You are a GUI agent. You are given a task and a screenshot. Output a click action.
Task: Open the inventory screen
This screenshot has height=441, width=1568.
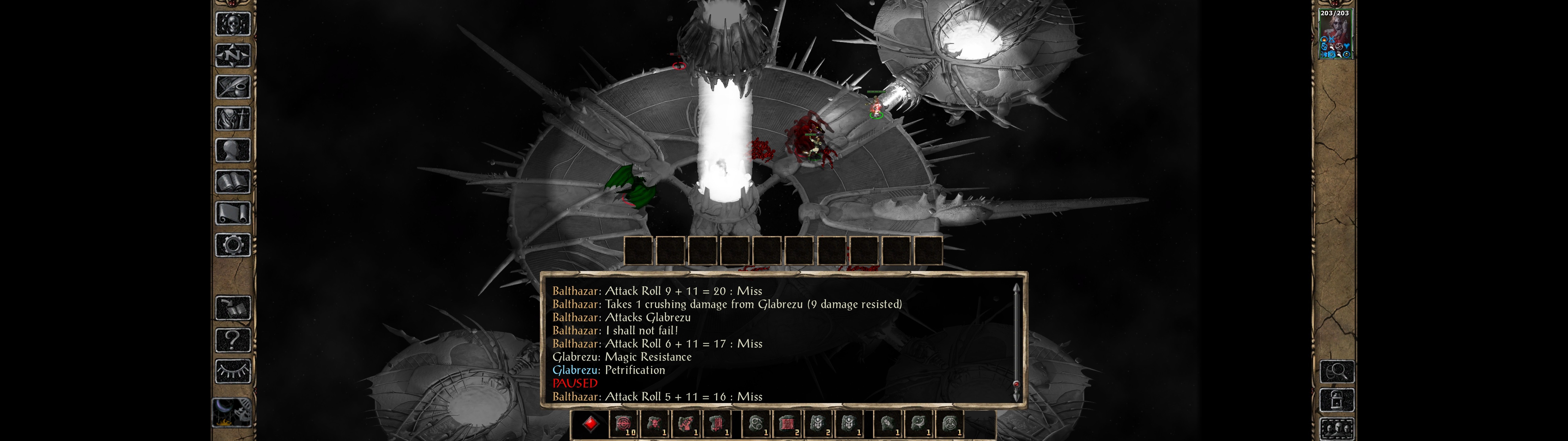tap(233, 118)
